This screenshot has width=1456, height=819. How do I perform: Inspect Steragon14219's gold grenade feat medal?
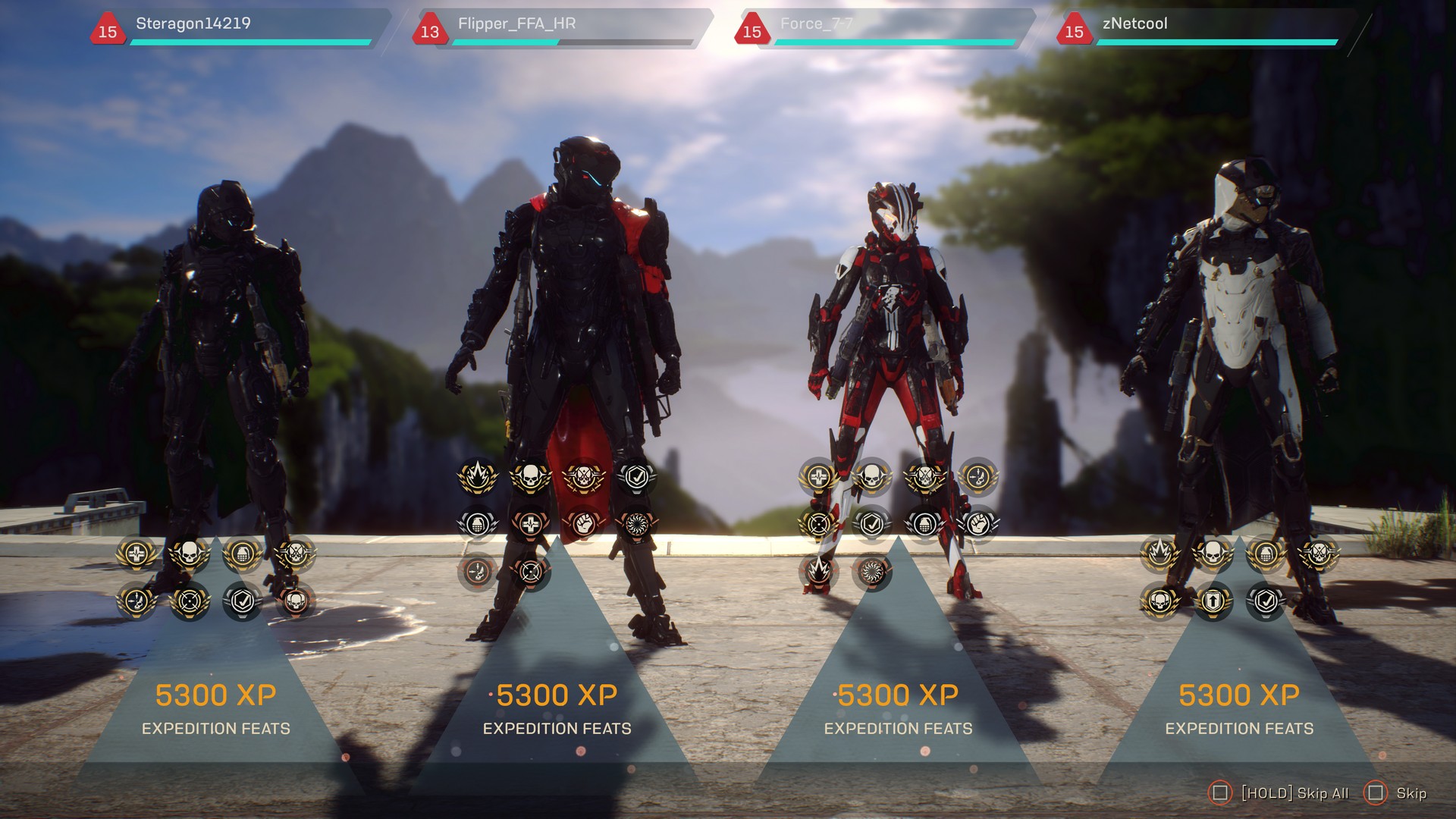pyautogui.click(x=243, y=555)
